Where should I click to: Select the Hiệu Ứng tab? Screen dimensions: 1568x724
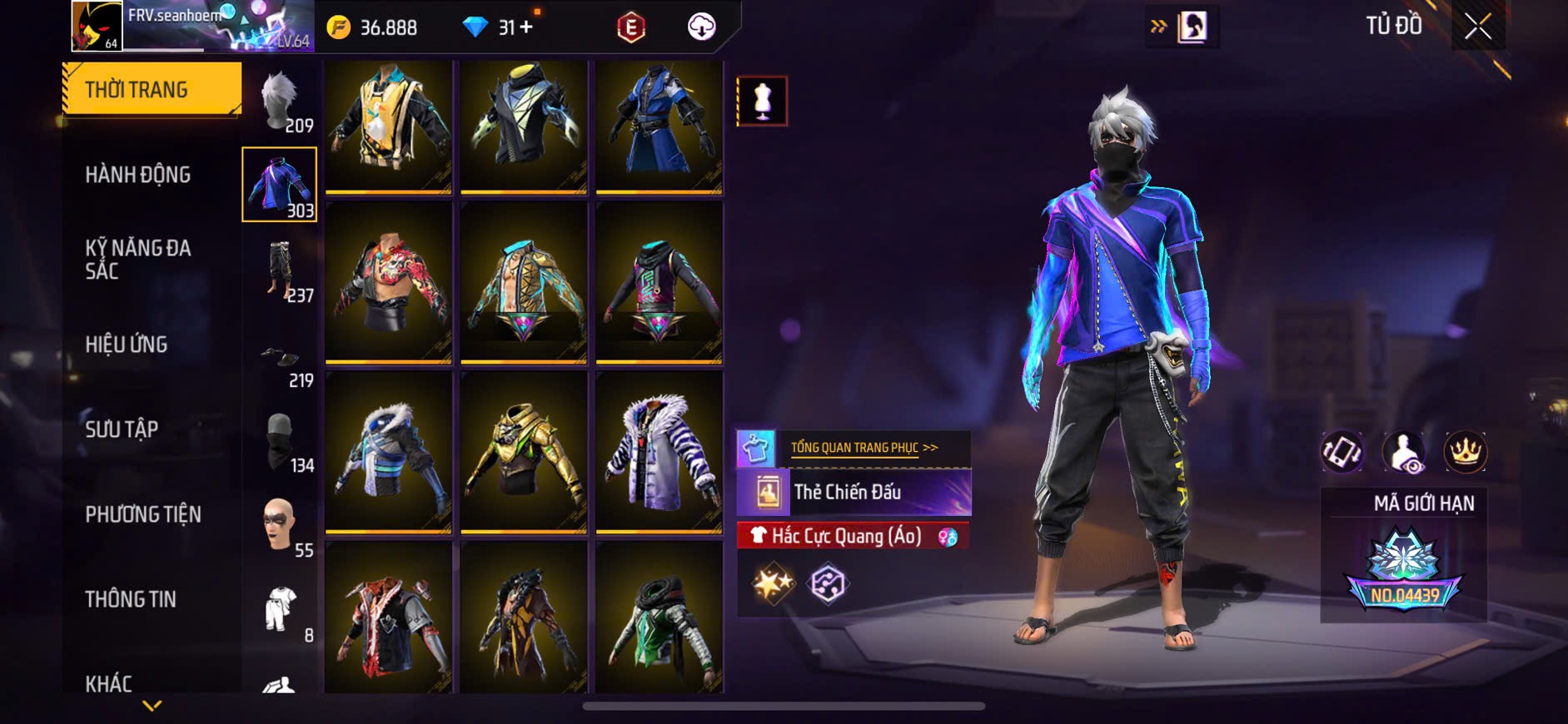[x=127, y=345]
